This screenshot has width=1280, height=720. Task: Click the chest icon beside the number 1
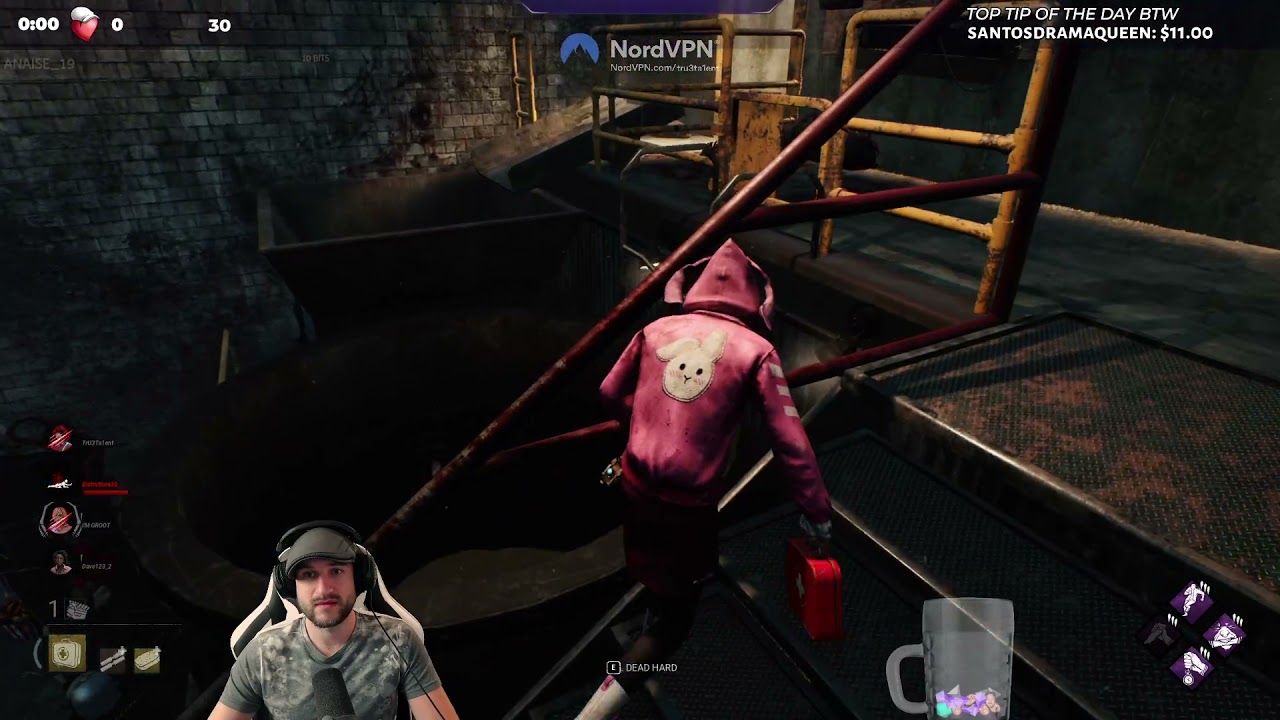pyautogui.click(x=76, y=610)
